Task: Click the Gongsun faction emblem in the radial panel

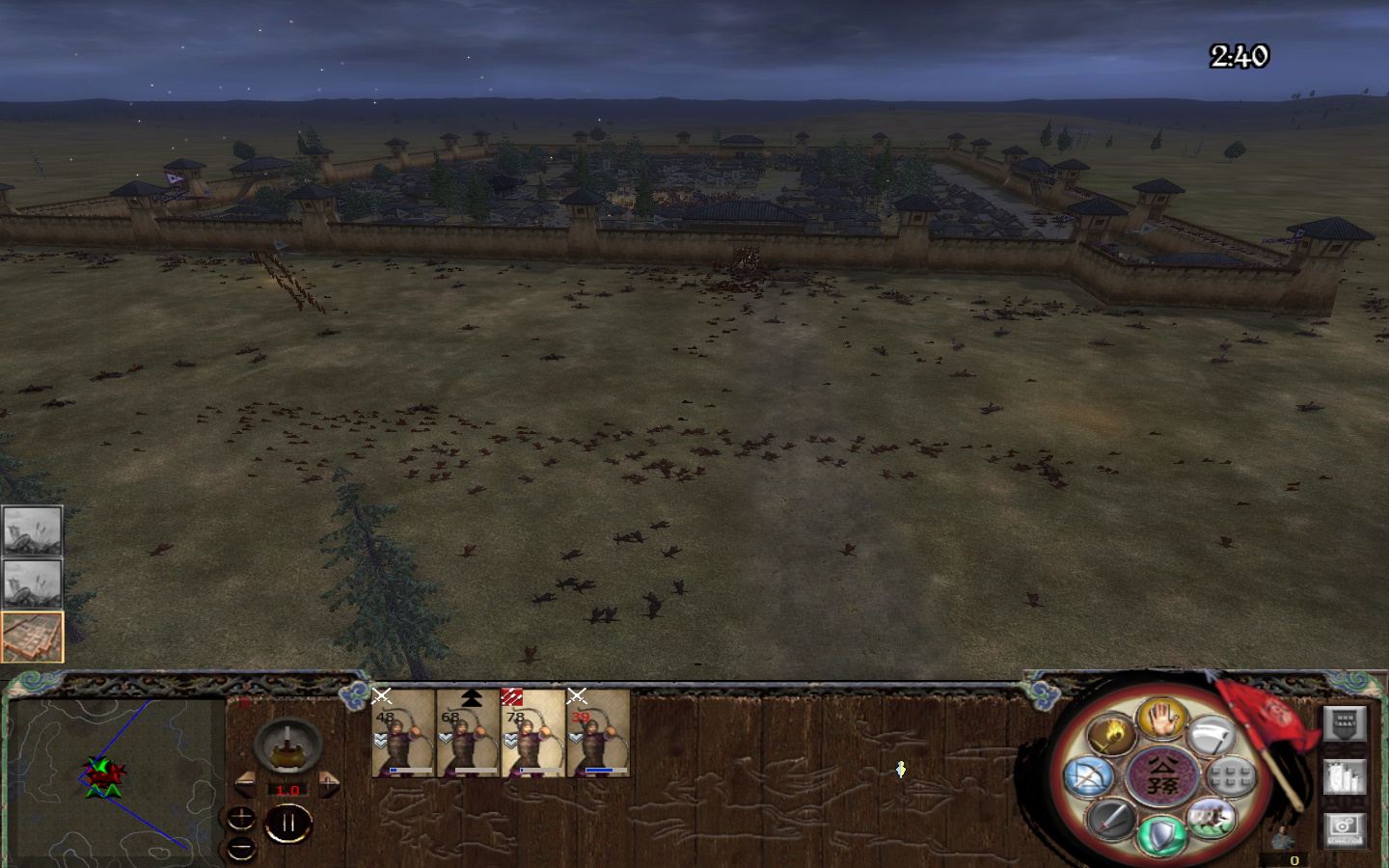Action: click(1162, 776)
